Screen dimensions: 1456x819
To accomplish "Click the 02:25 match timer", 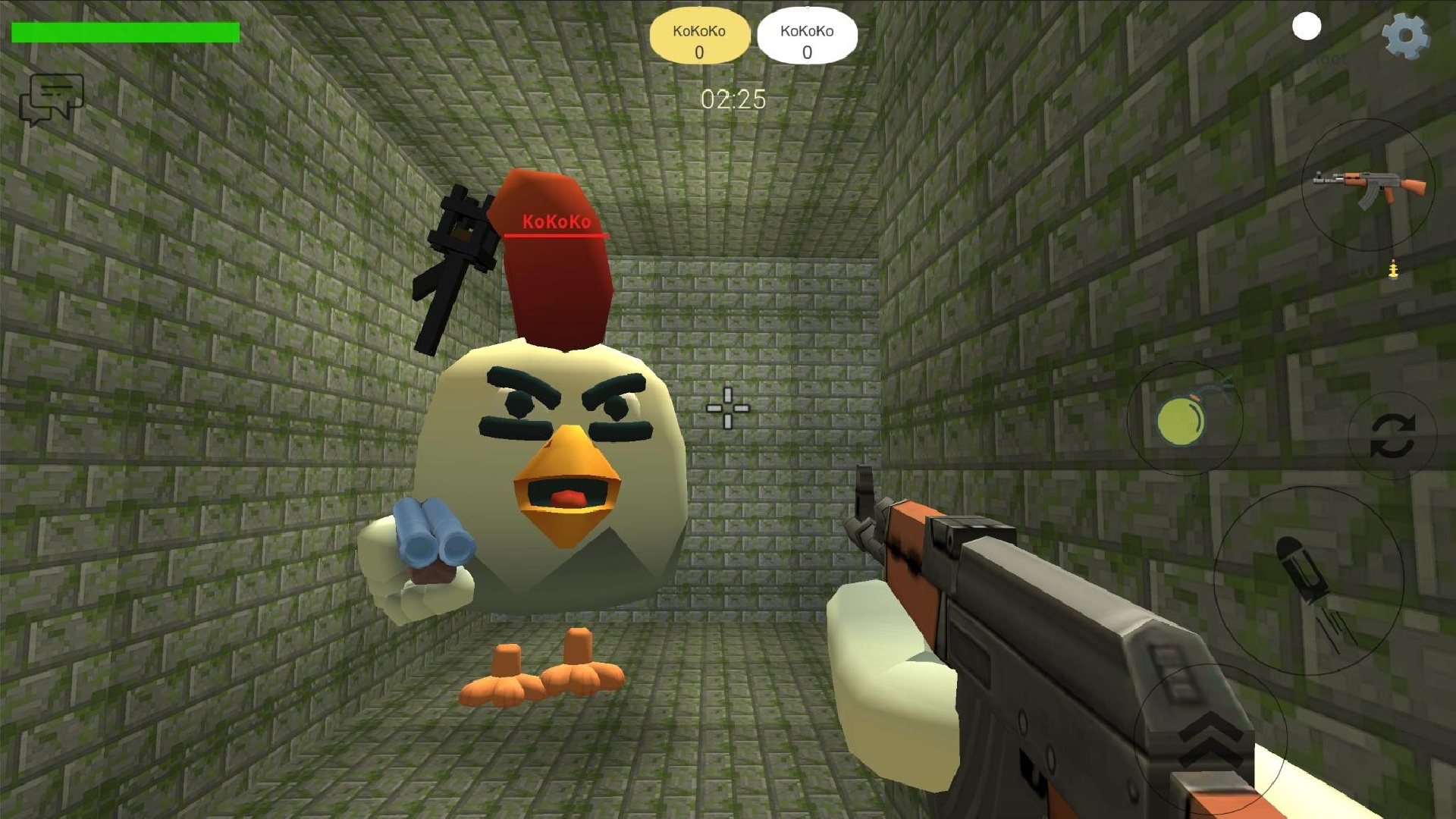I will click(733, 99).
